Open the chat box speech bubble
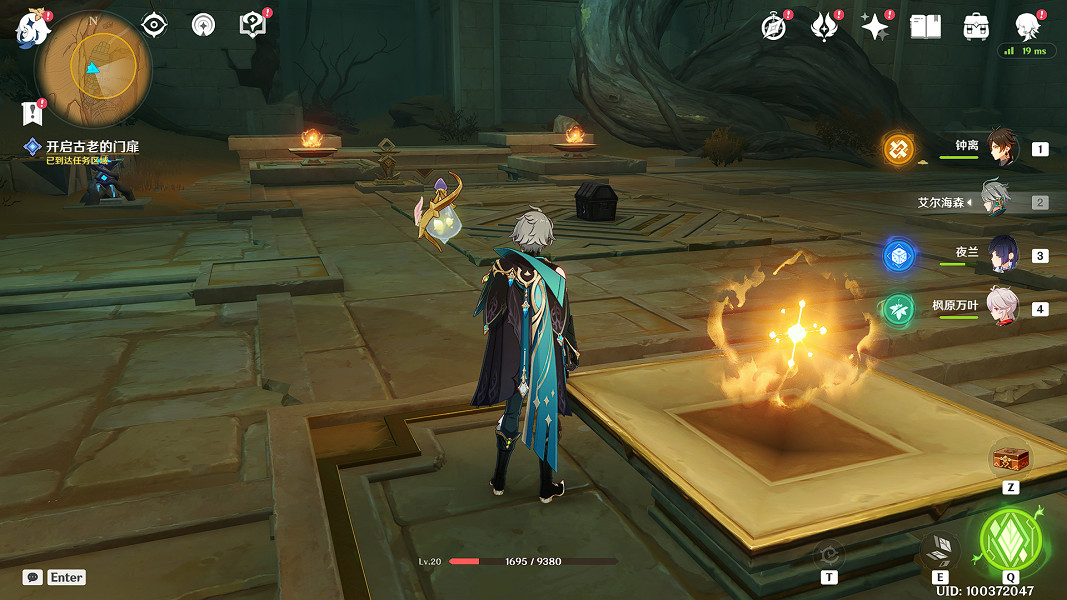Image resolution: width=1067 pixels, height=600 pixels. 33,577
